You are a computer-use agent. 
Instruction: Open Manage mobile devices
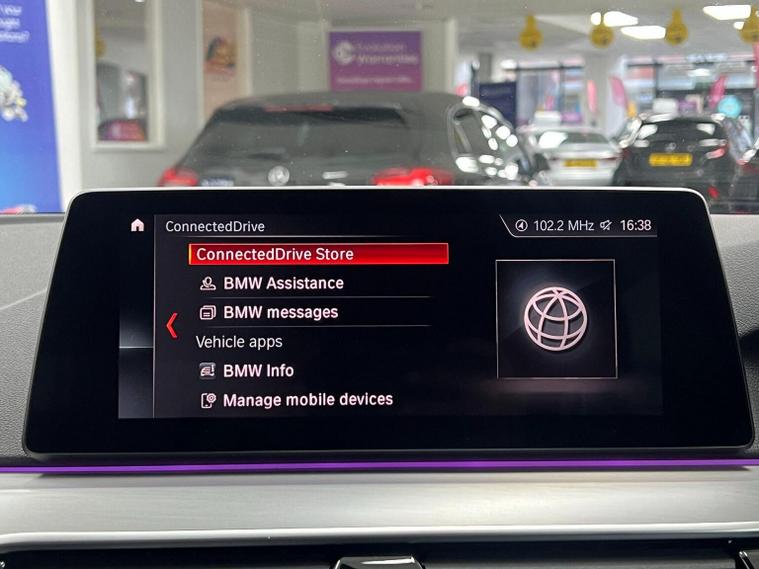[307, 400]
